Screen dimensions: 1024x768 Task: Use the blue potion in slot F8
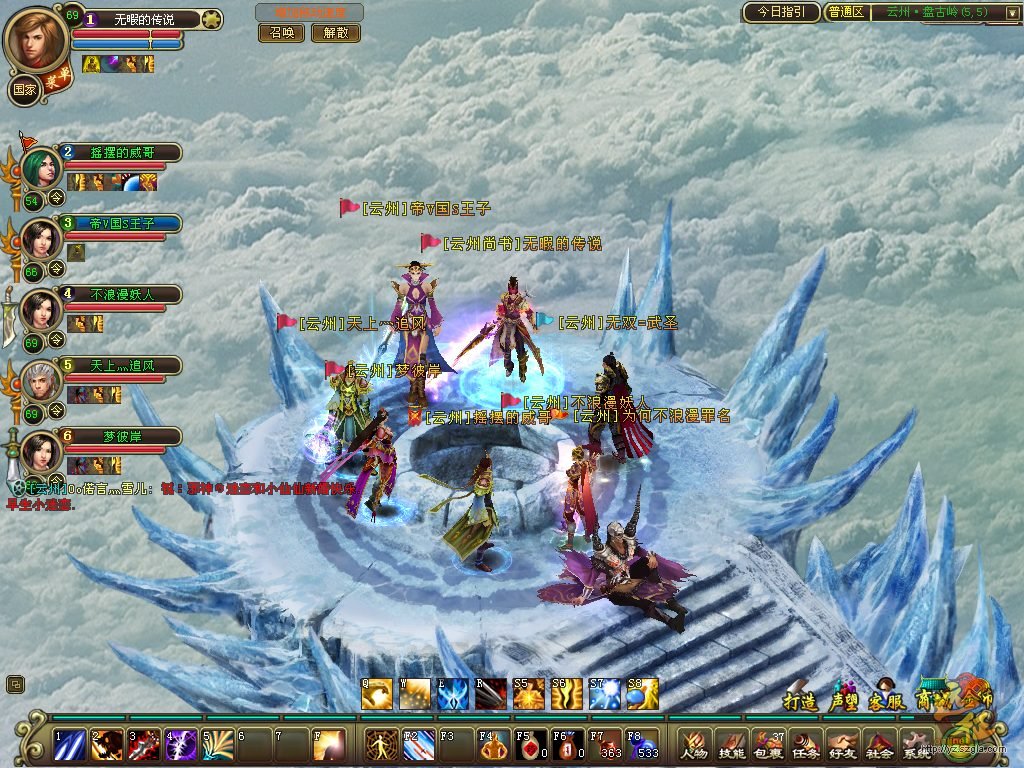point(643,744)
